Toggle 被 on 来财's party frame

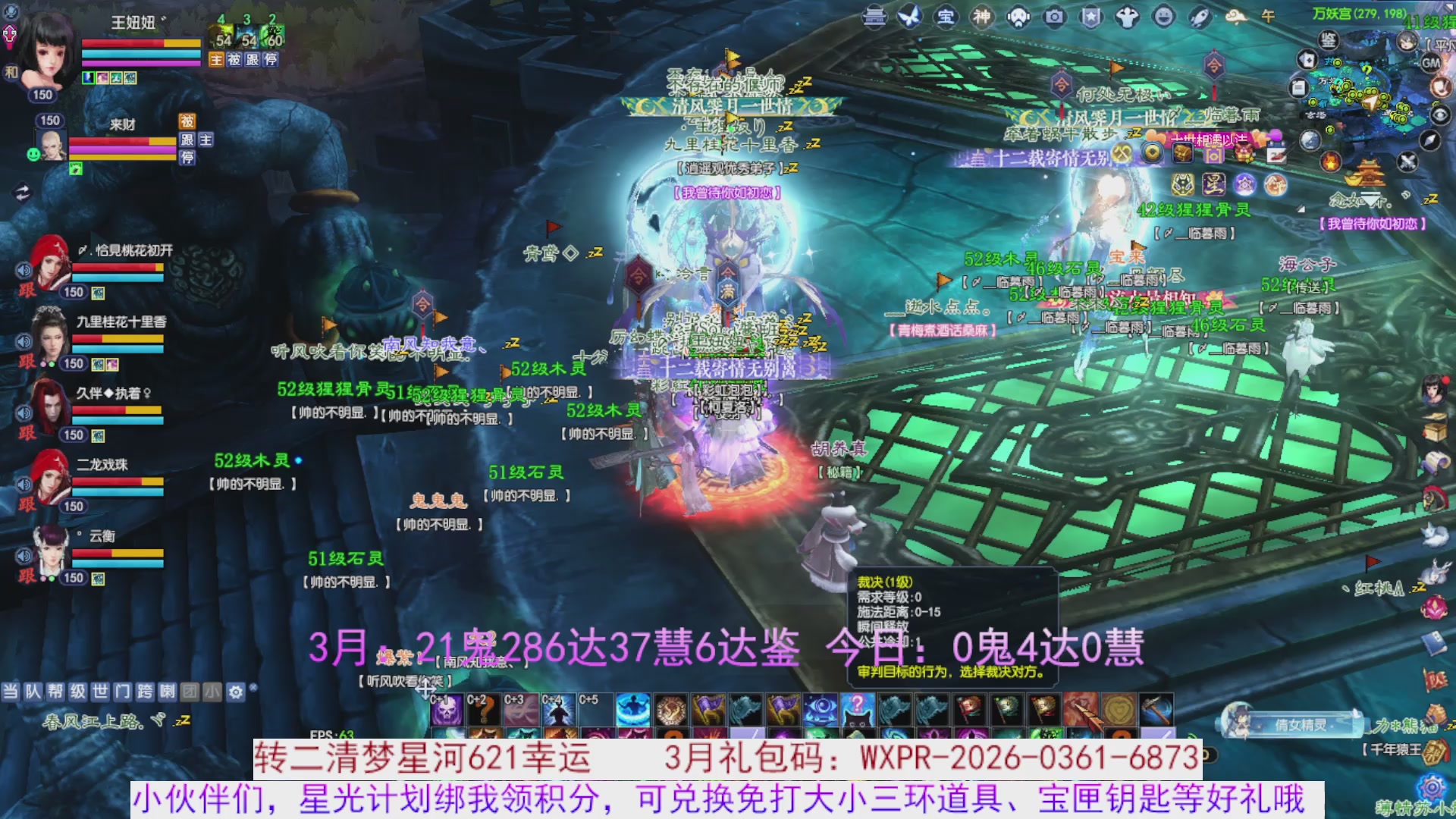[x=187, y=121]
